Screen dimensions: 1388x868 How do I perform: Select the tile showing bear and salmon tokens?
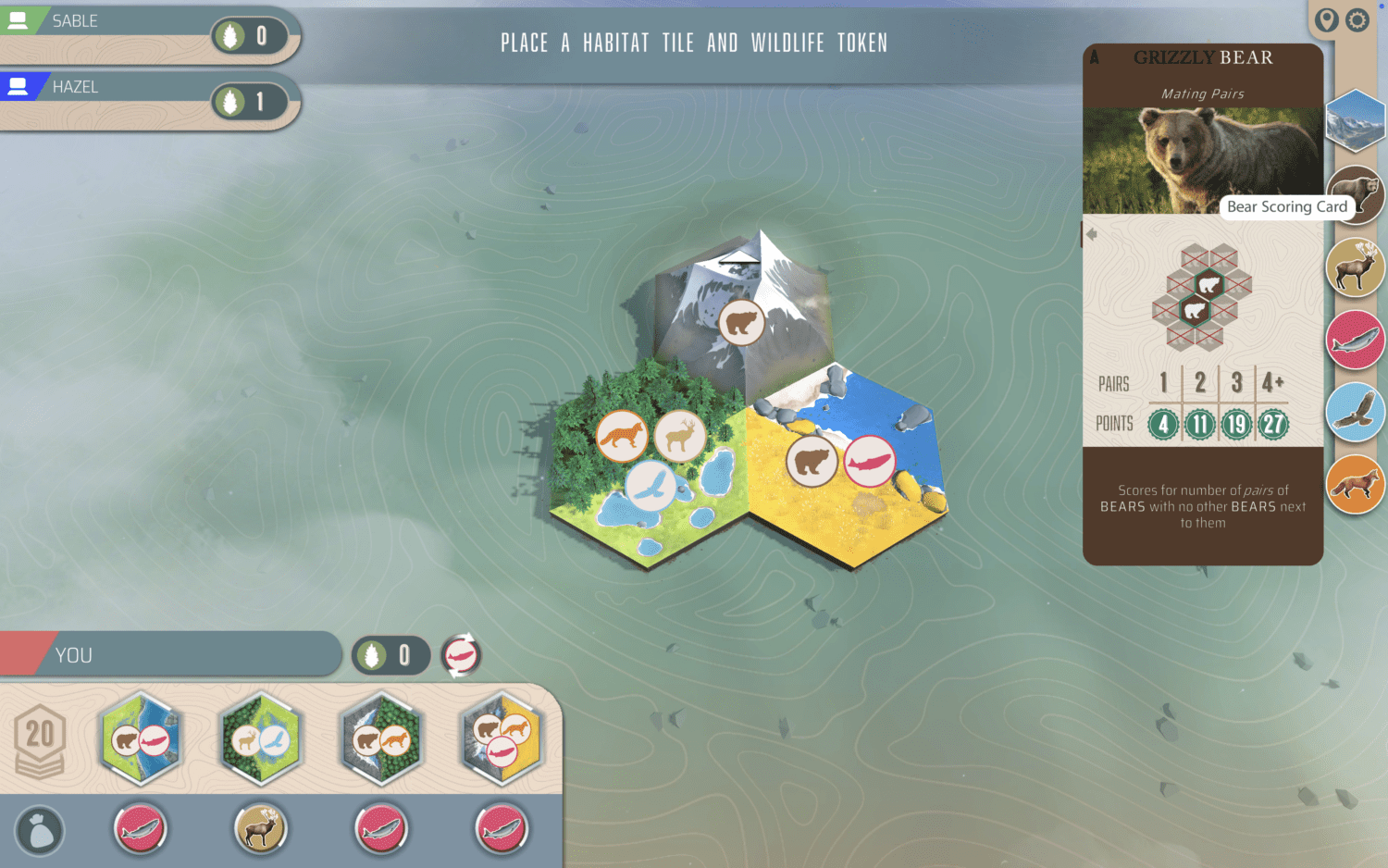[x=140, y=739]
